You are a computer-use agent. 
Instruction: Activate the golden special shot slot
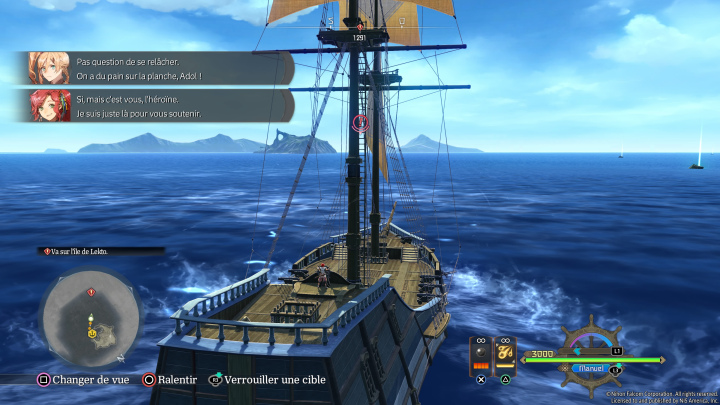click(505, 354)
